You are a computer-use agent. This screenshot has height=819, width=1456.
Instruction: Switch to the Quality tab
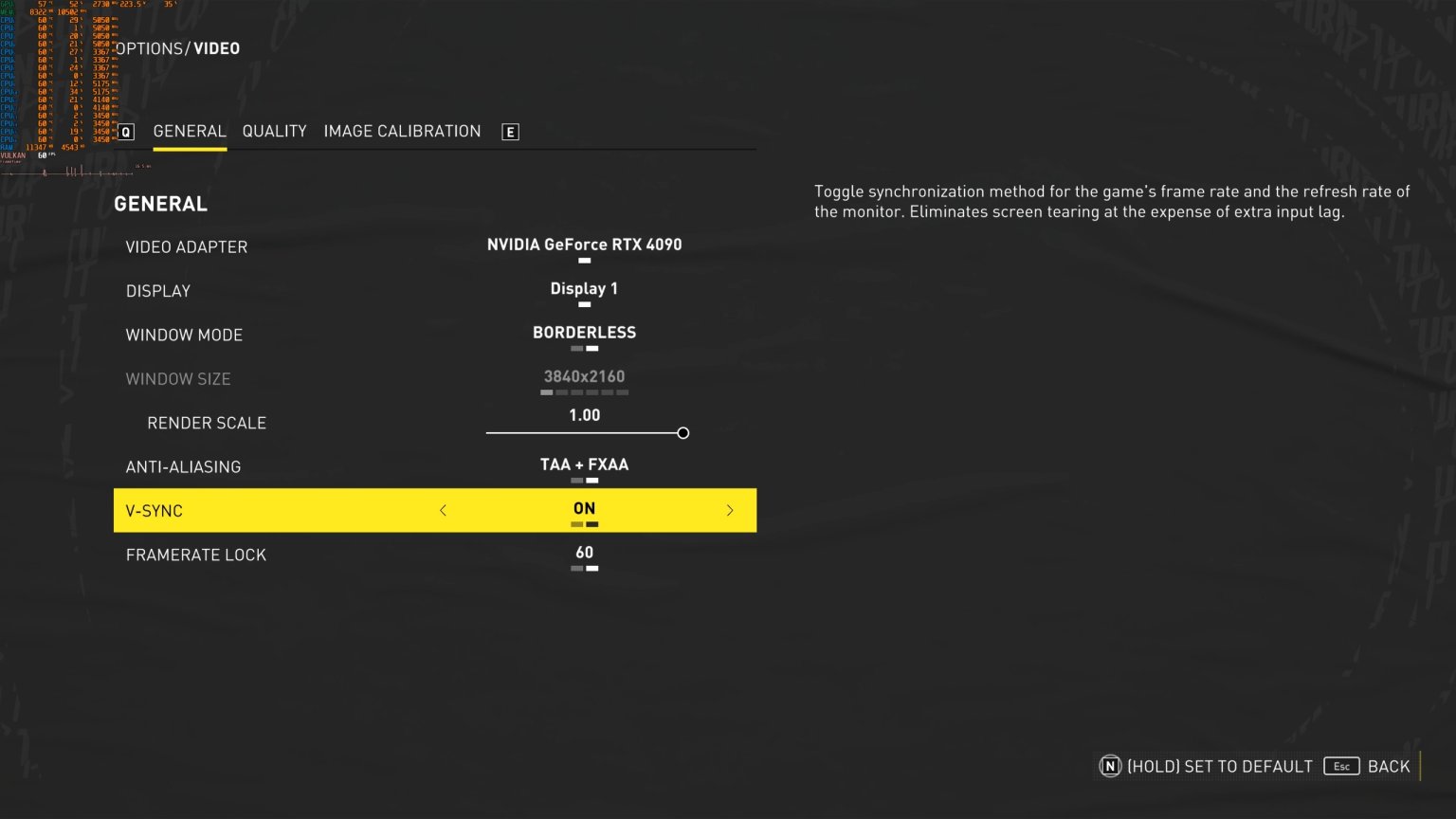click(274, 131)
